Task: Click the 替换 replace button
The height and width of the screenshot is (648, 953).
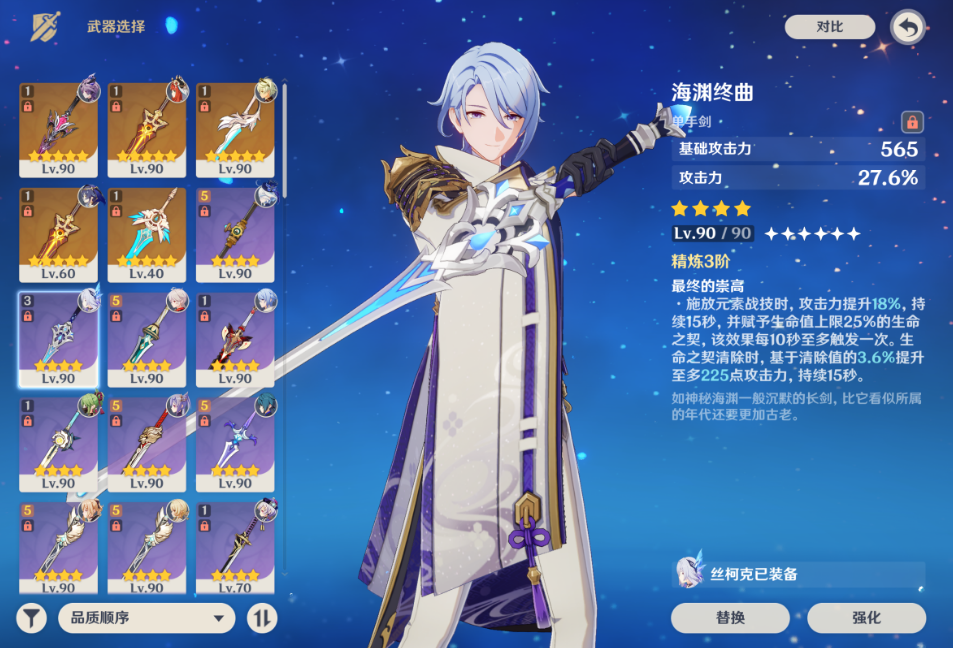Action: coord(730,617)
